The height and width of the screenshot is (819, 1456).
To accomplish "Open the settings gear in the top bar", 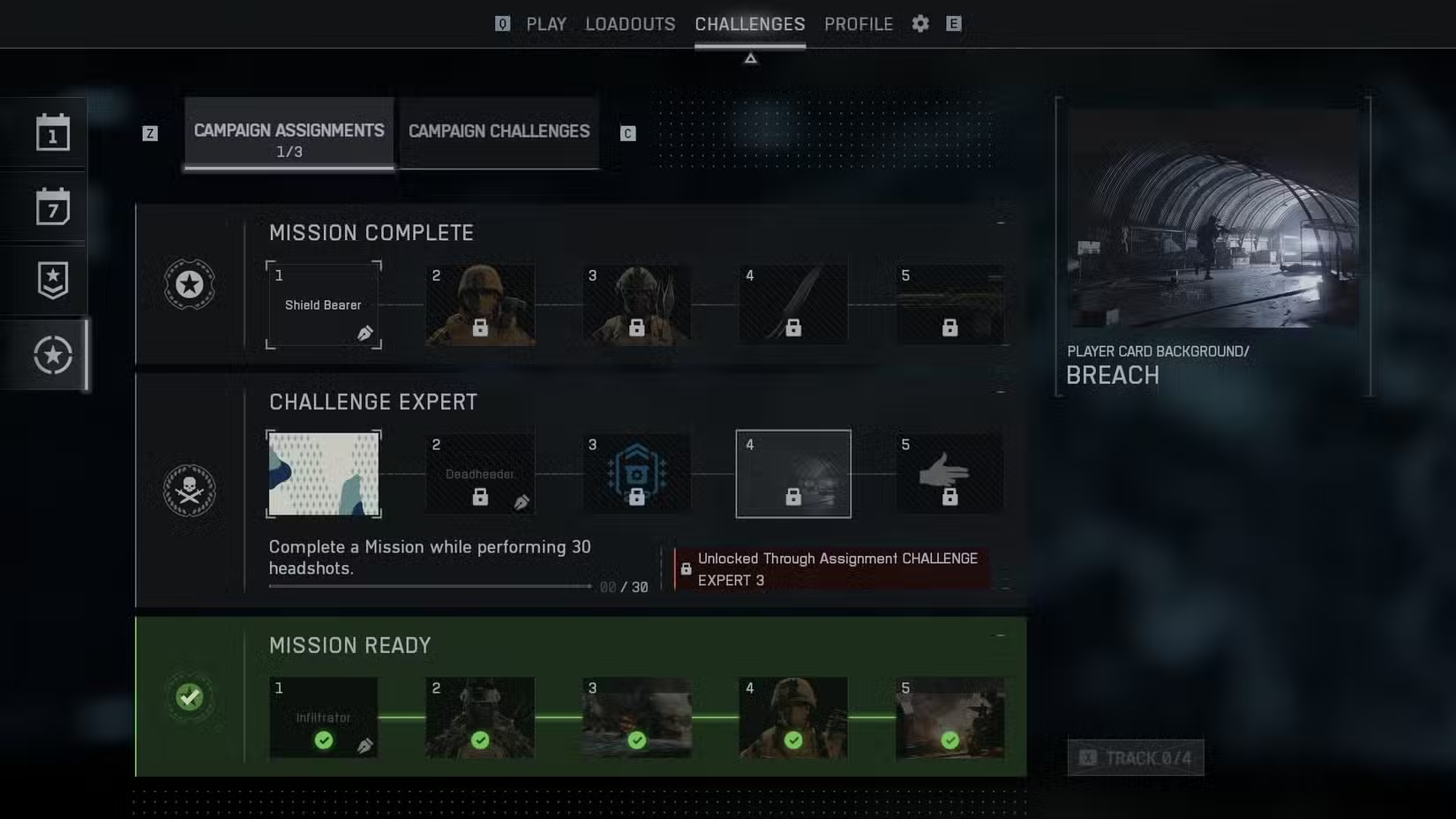I will pos(919,24).
